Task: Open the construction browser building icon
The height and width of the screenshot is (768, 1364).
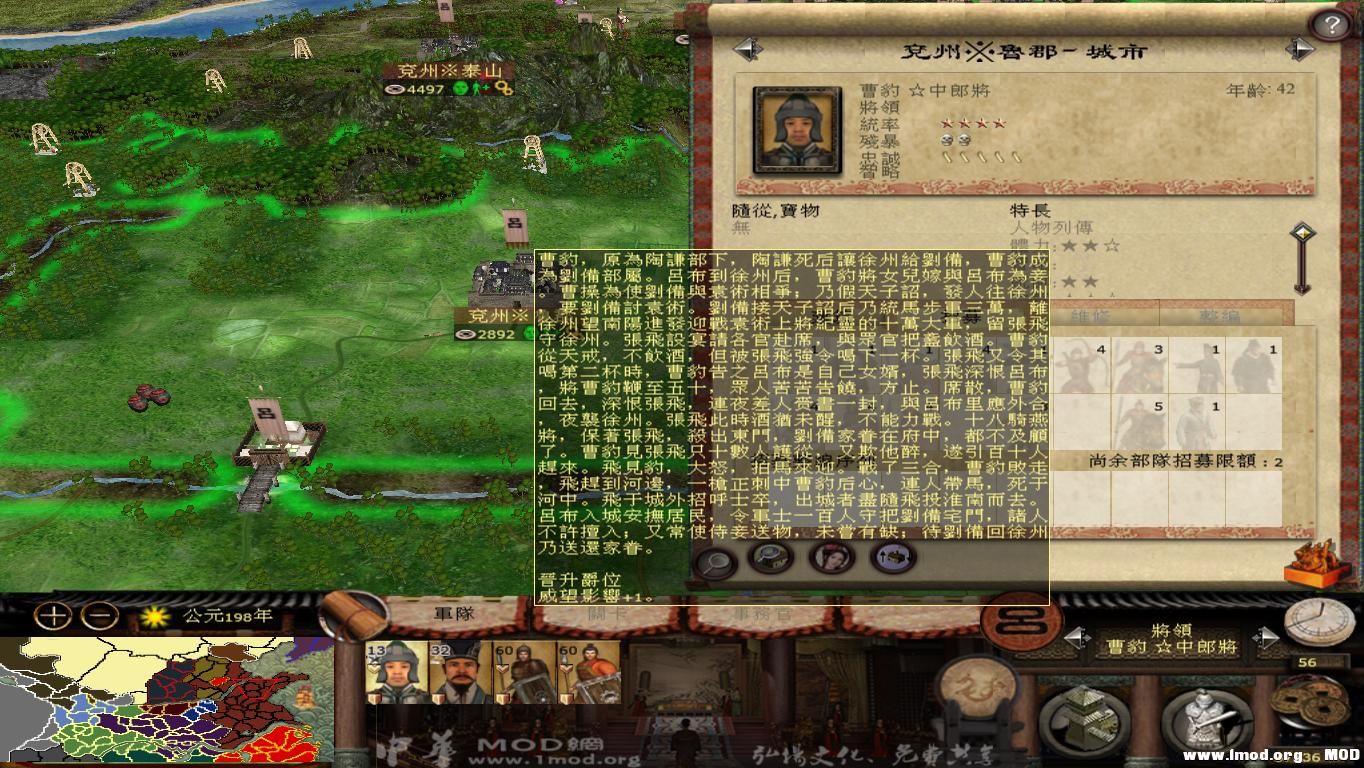Action: pyautogui.click(x=1085, y=716)
